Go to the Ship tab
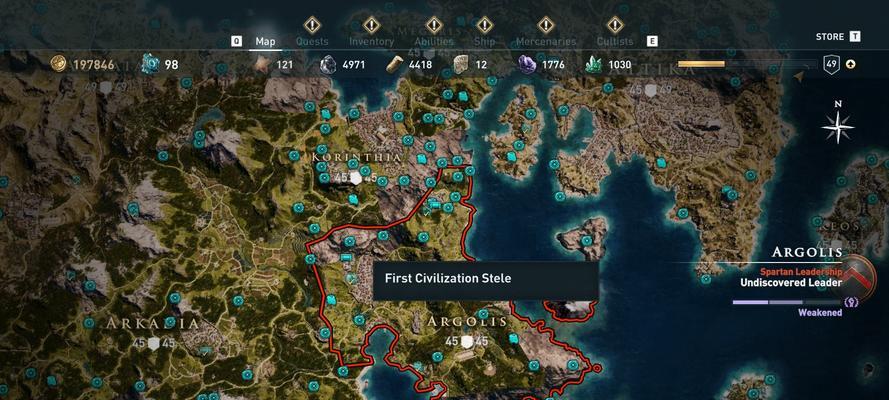This screenshot has height=400, width=889. 484,41
